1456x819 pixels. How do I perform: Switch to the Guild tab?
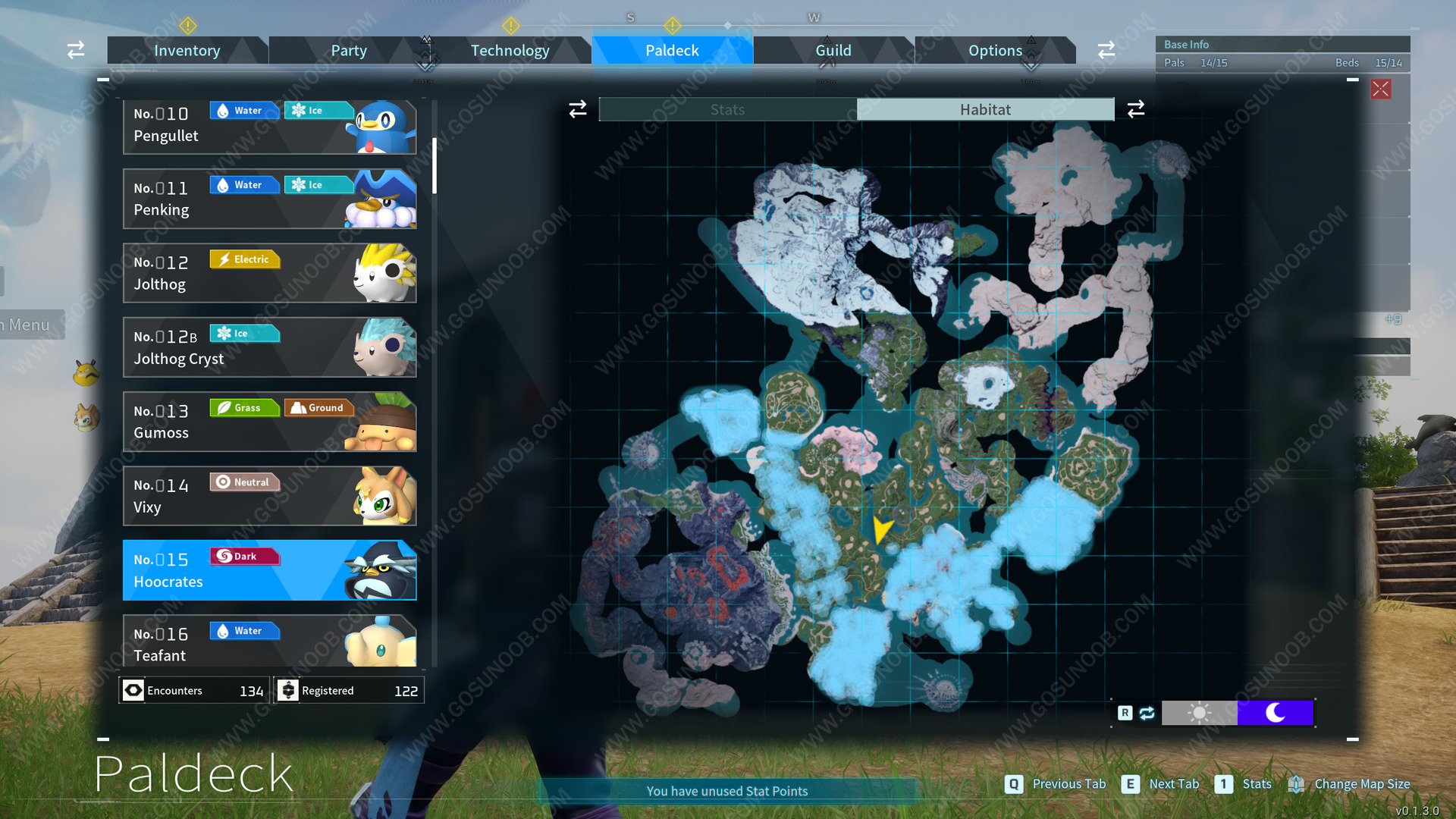tap(833, 50)
